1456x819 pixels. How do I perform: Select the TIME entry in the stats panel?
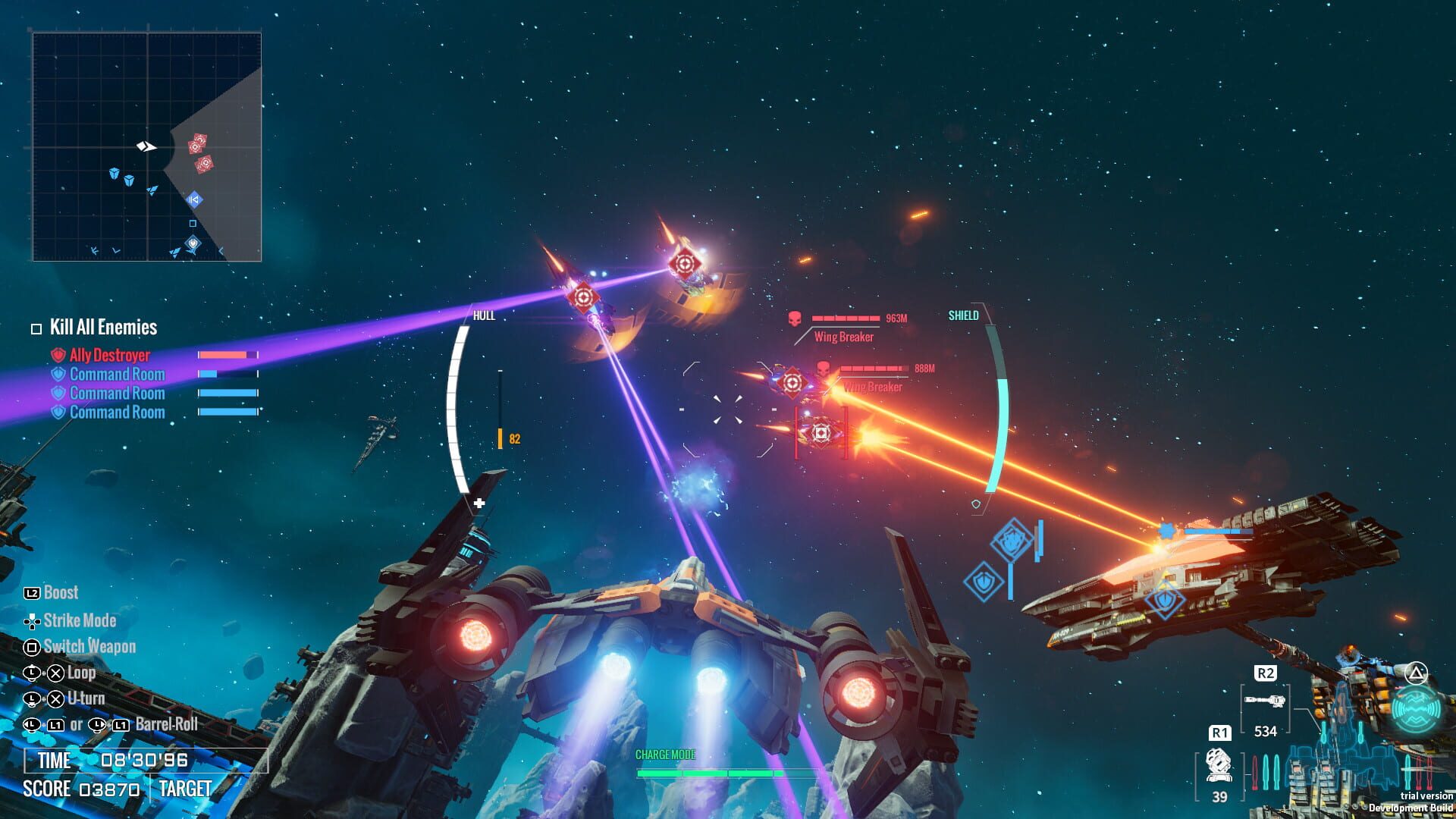click(55, 761)
